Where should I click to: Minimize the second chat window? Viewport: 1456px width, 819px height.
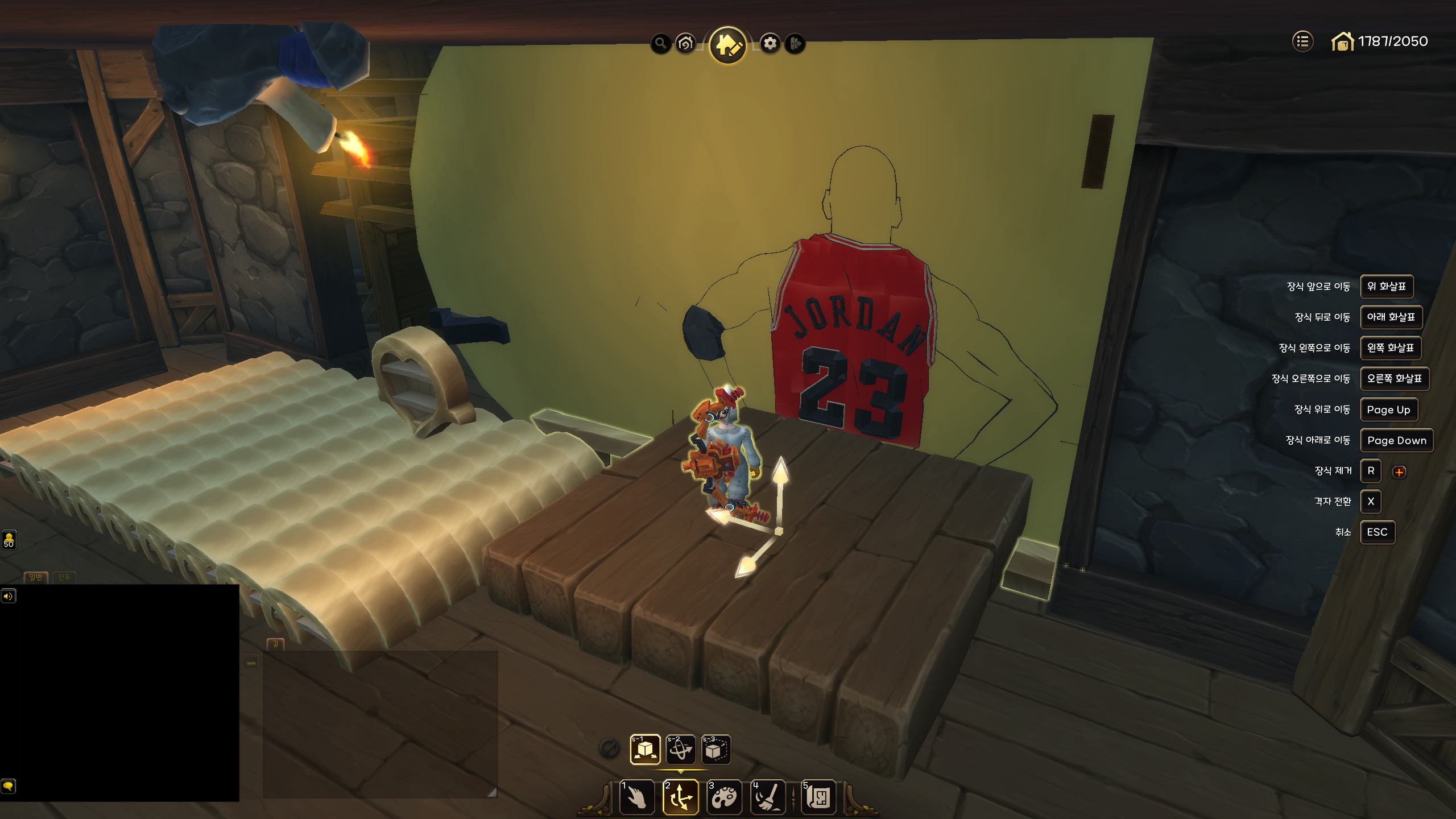click(x=251, y=663)
